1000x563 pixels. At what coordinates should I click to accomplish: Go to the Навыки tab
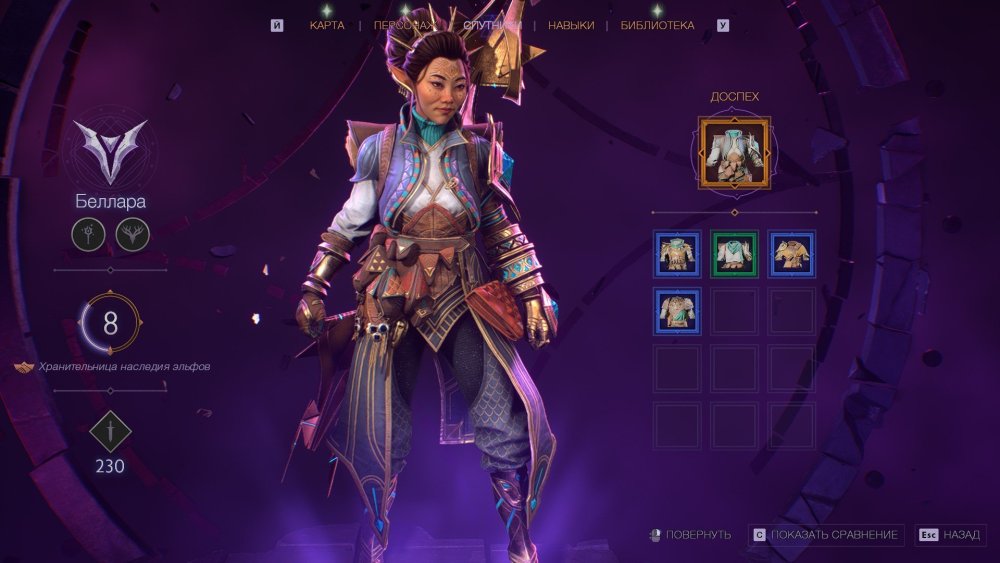click(x=571, y=25)
